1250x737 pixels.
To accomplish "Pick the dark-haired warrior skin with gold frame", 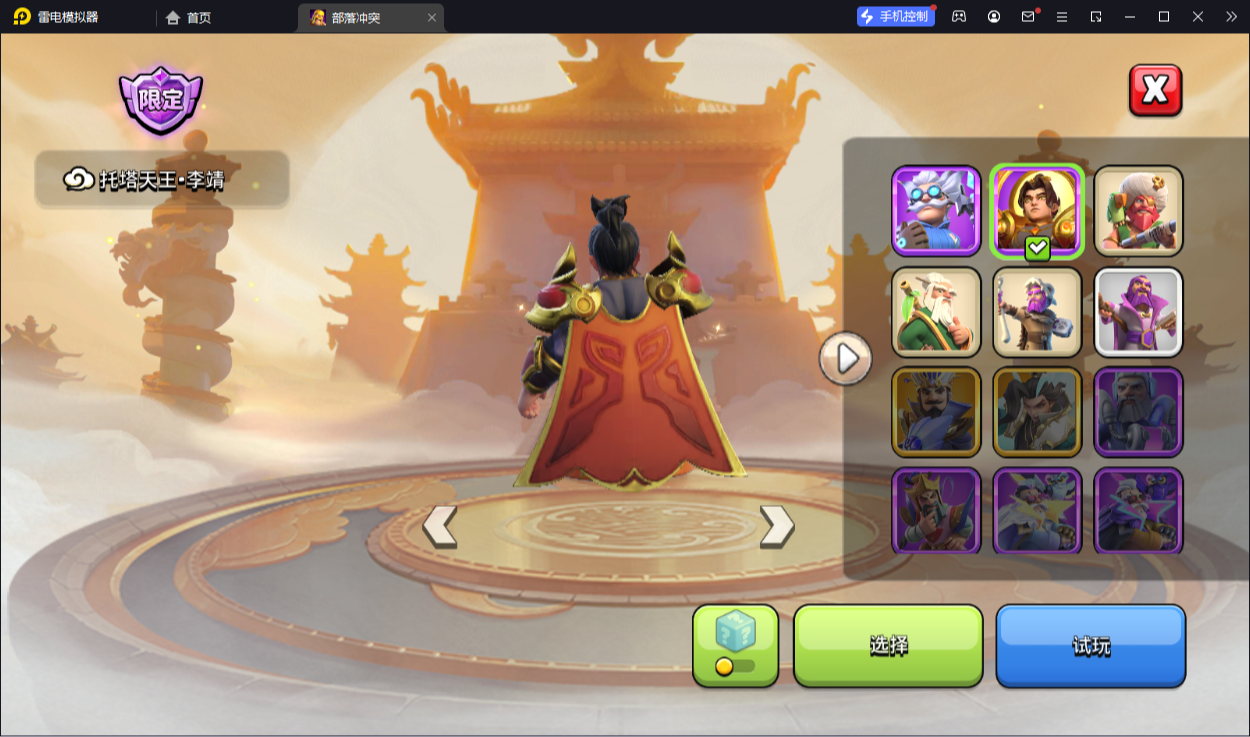I will coord(1037,411).
